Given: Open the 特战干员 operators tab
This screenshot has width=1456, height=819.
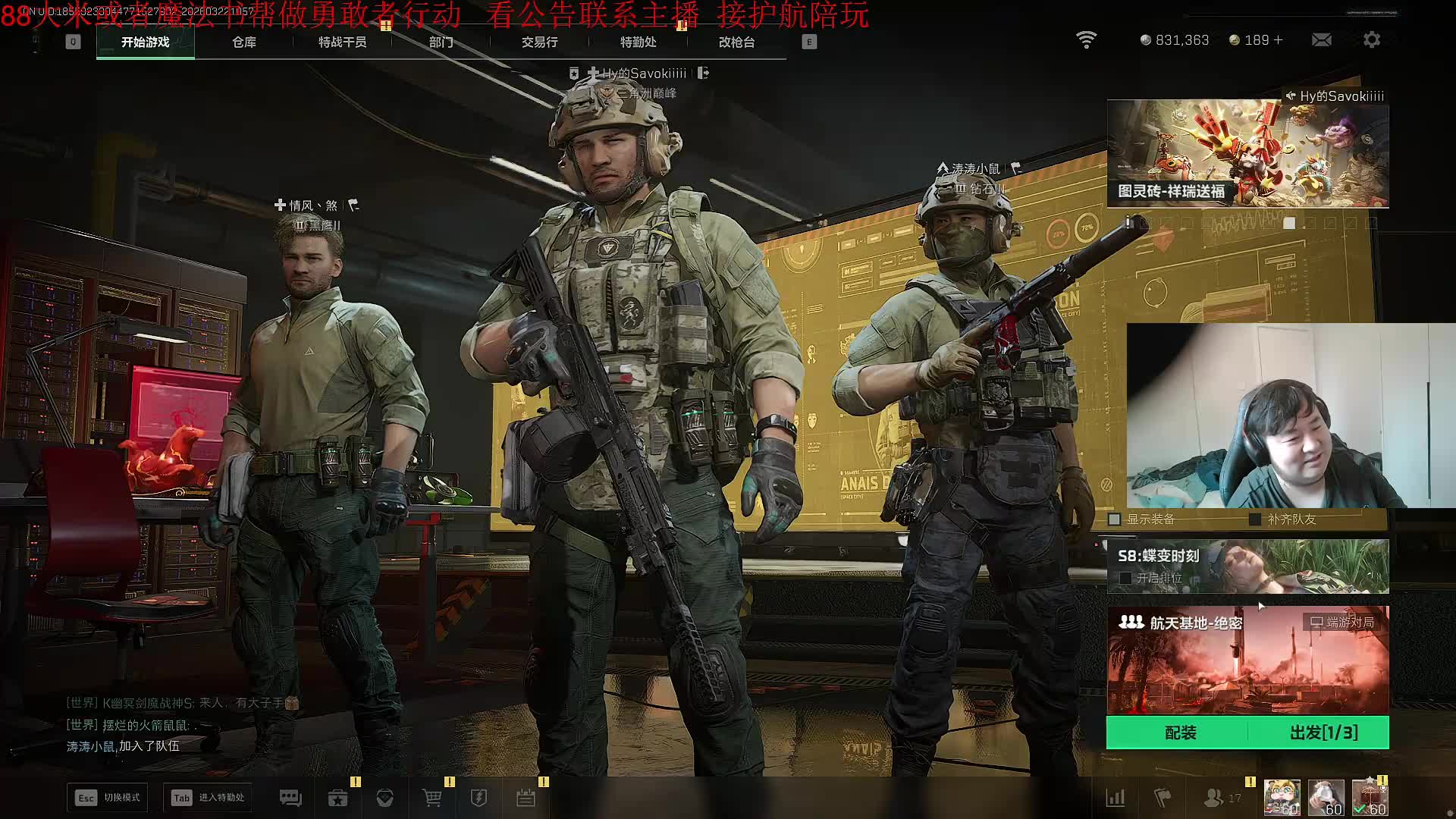Looking at the screenshot, I should [342, 42].
